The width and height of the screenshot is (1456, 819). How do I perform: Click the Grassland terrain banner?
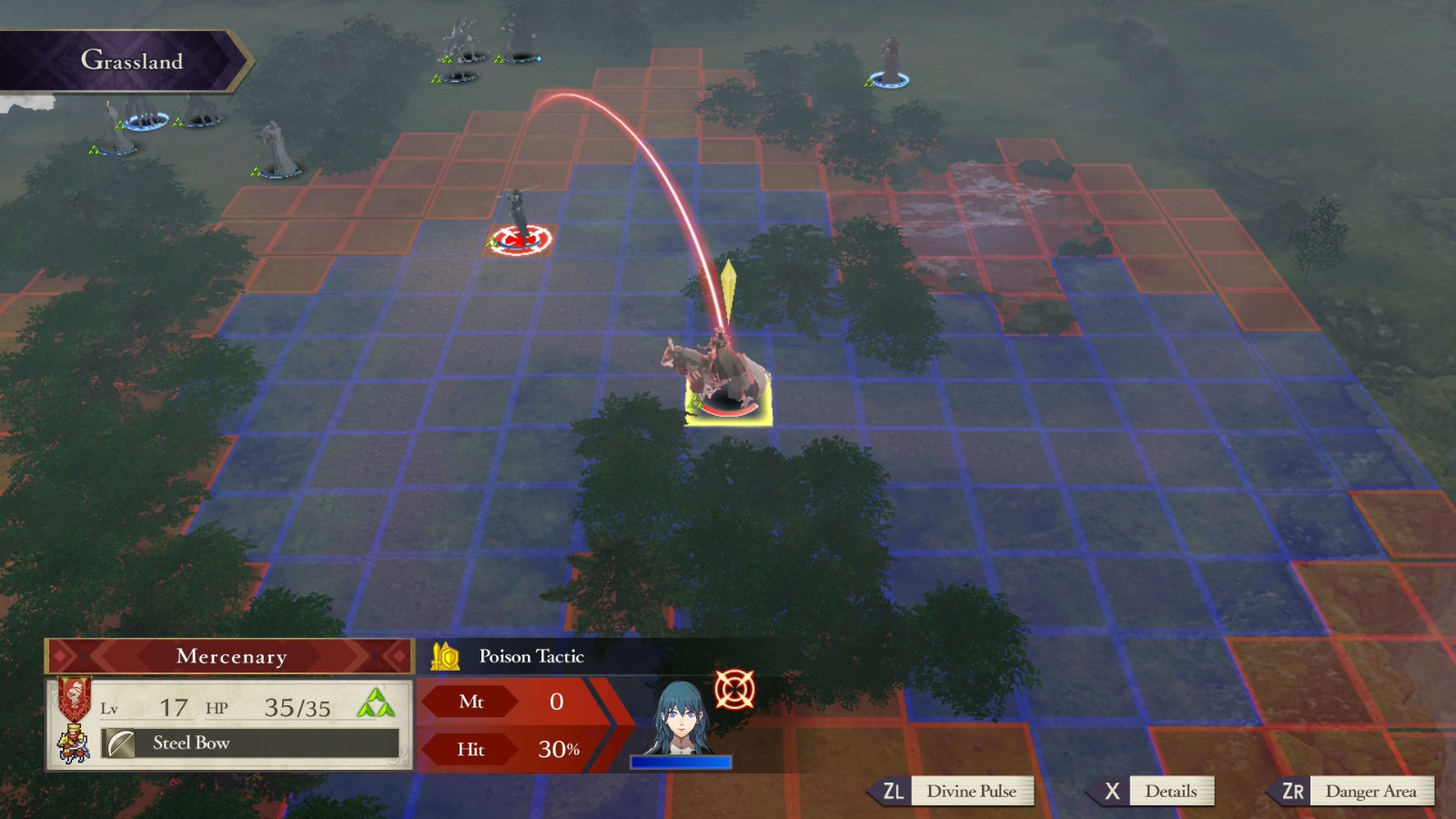coord(133,60)
